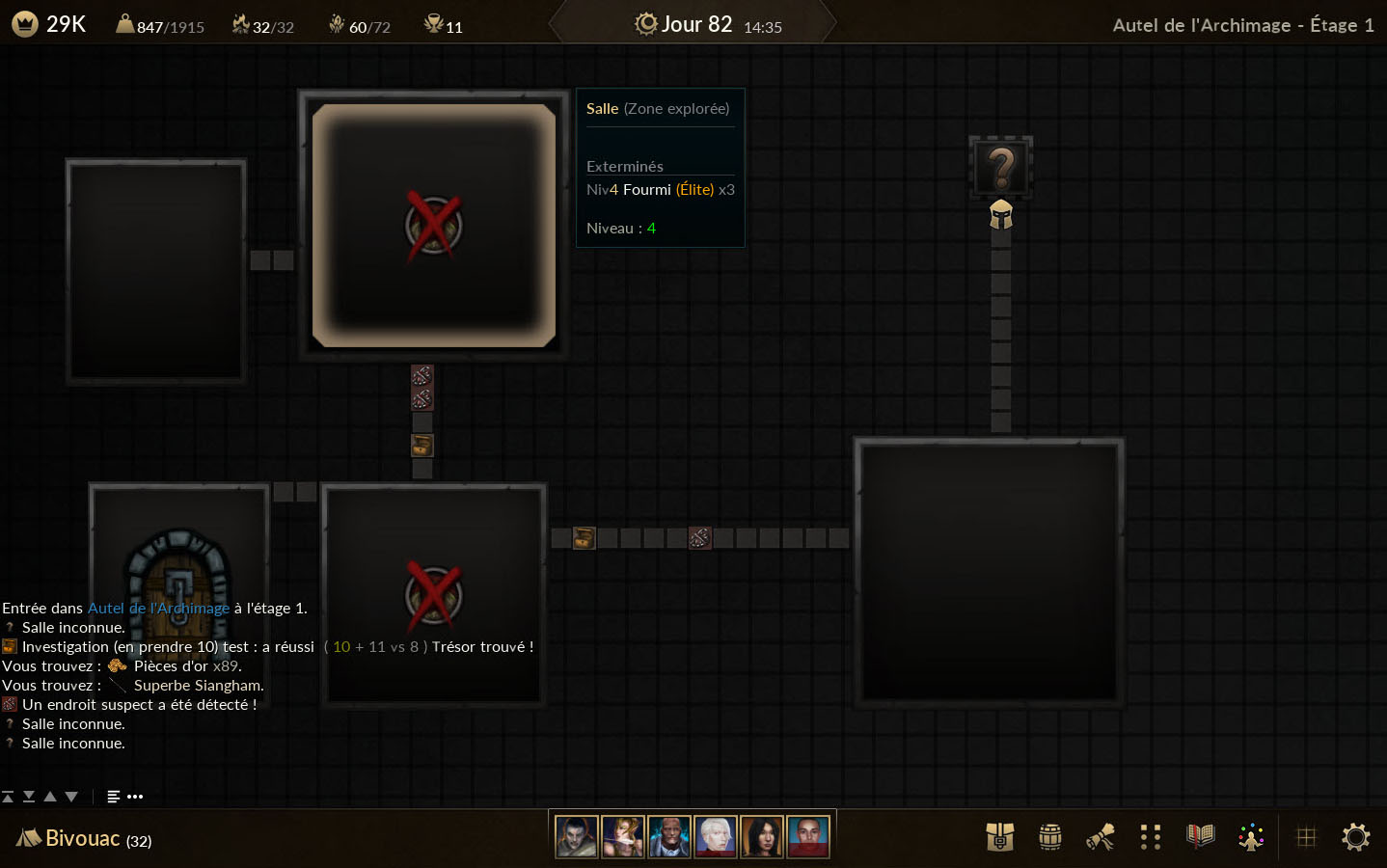Open the Bivouac camp menu
This screenshot has width=1387, height=868.
click(x=84, y=838)
